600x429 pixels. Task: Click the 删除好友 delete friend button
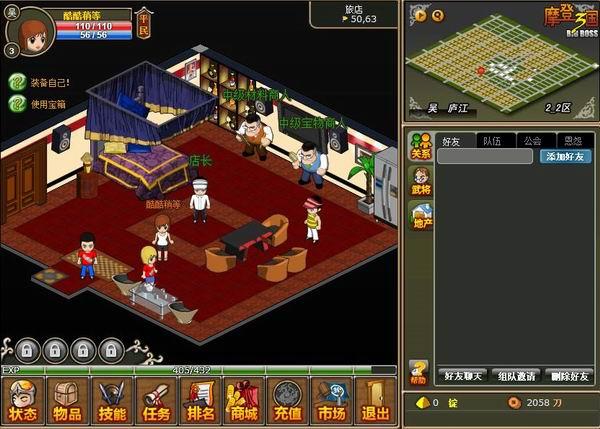click(568, 376)
